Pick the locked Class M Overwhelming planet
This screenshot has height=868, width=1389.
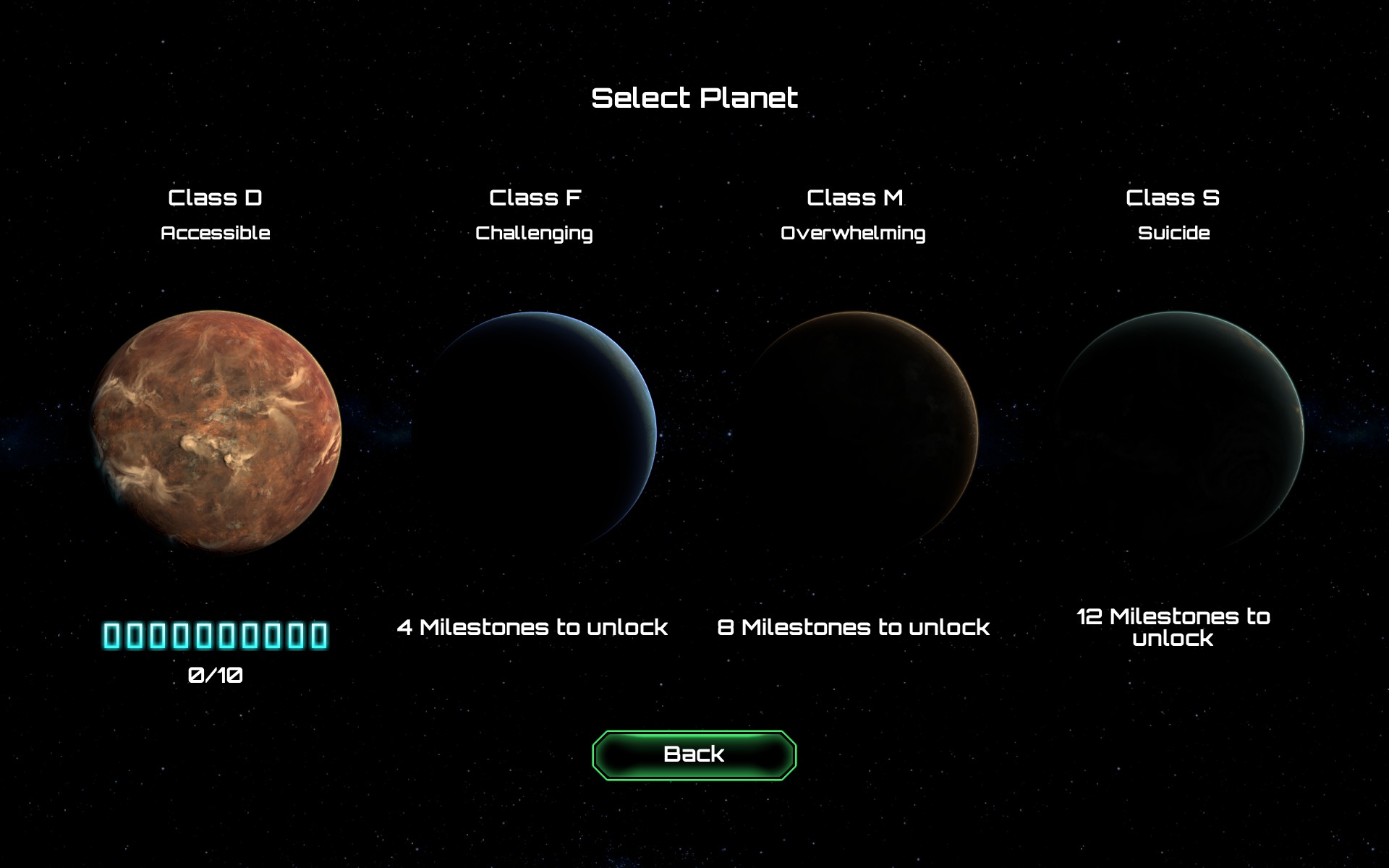(x=855, y=433)
